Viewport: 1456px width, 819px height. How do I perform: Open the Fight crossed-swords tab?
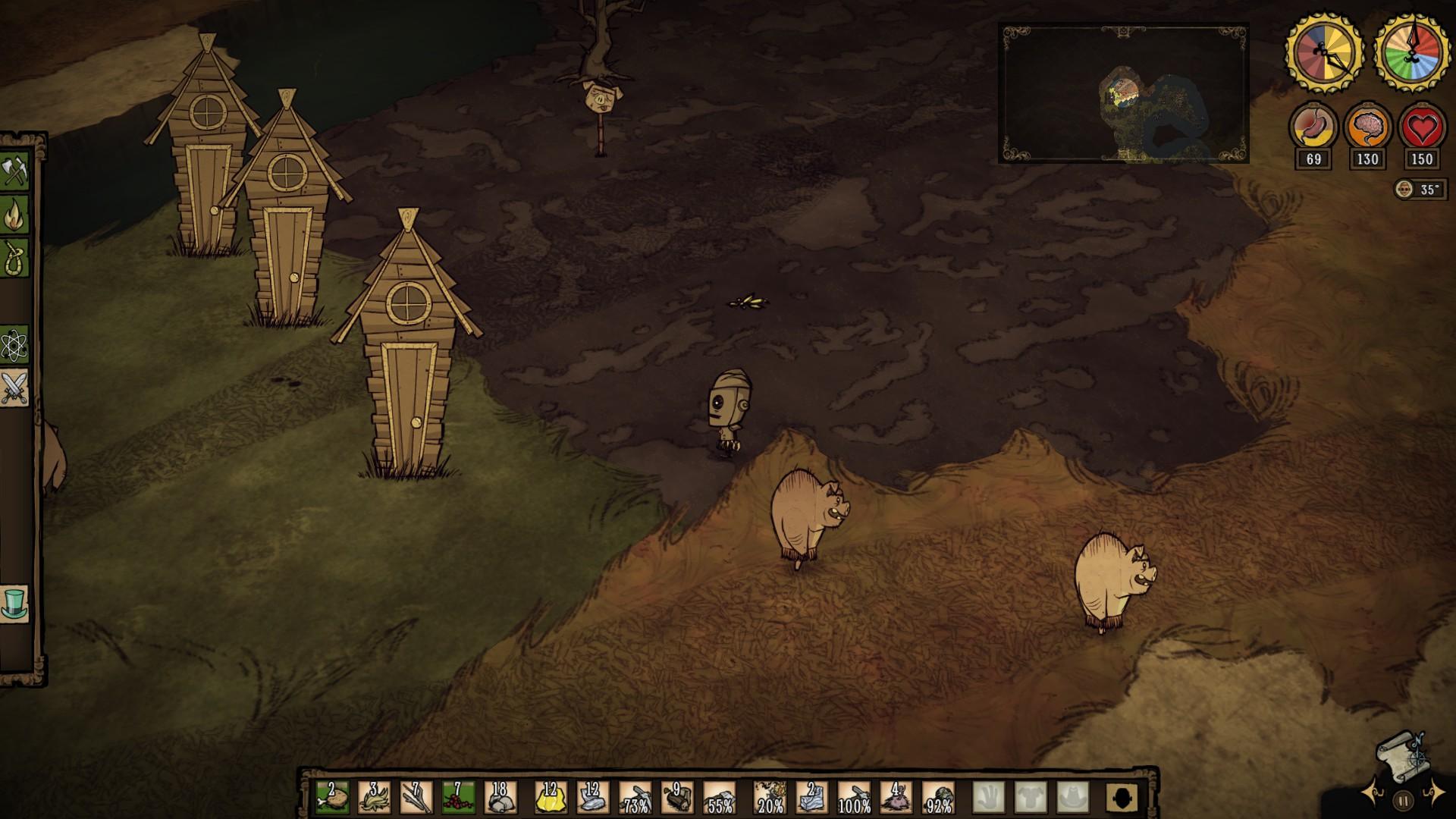click(14, 389)
